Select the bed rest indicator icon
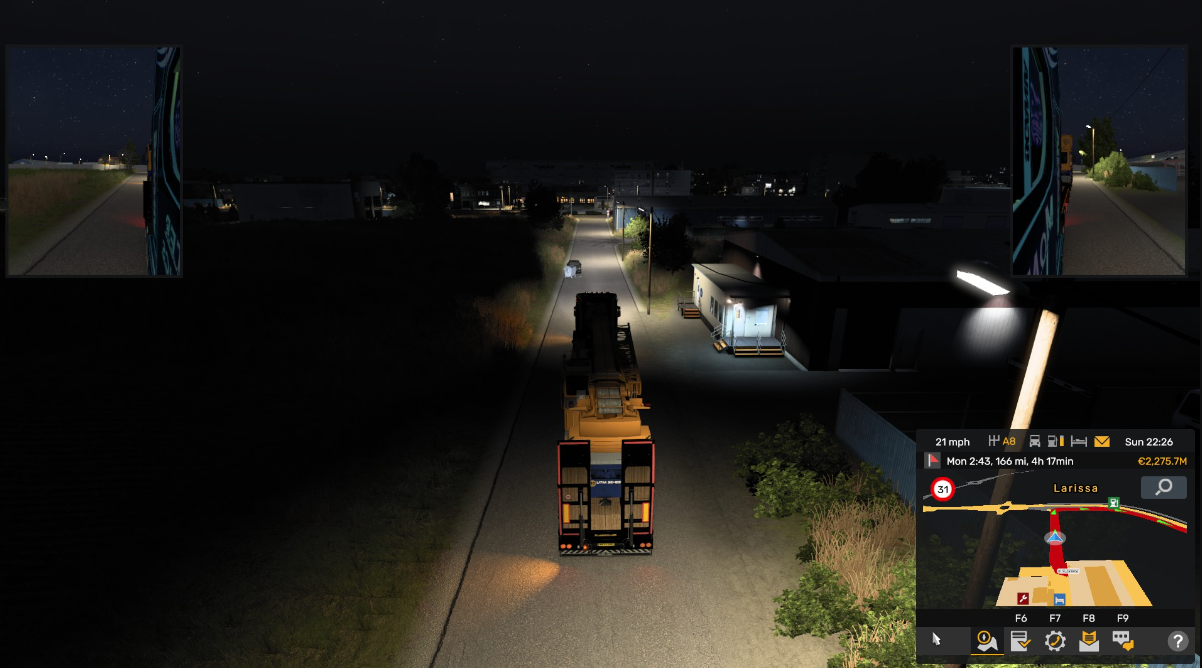The width and height of the screenshot is (1202, 668). pos(1079,441)
